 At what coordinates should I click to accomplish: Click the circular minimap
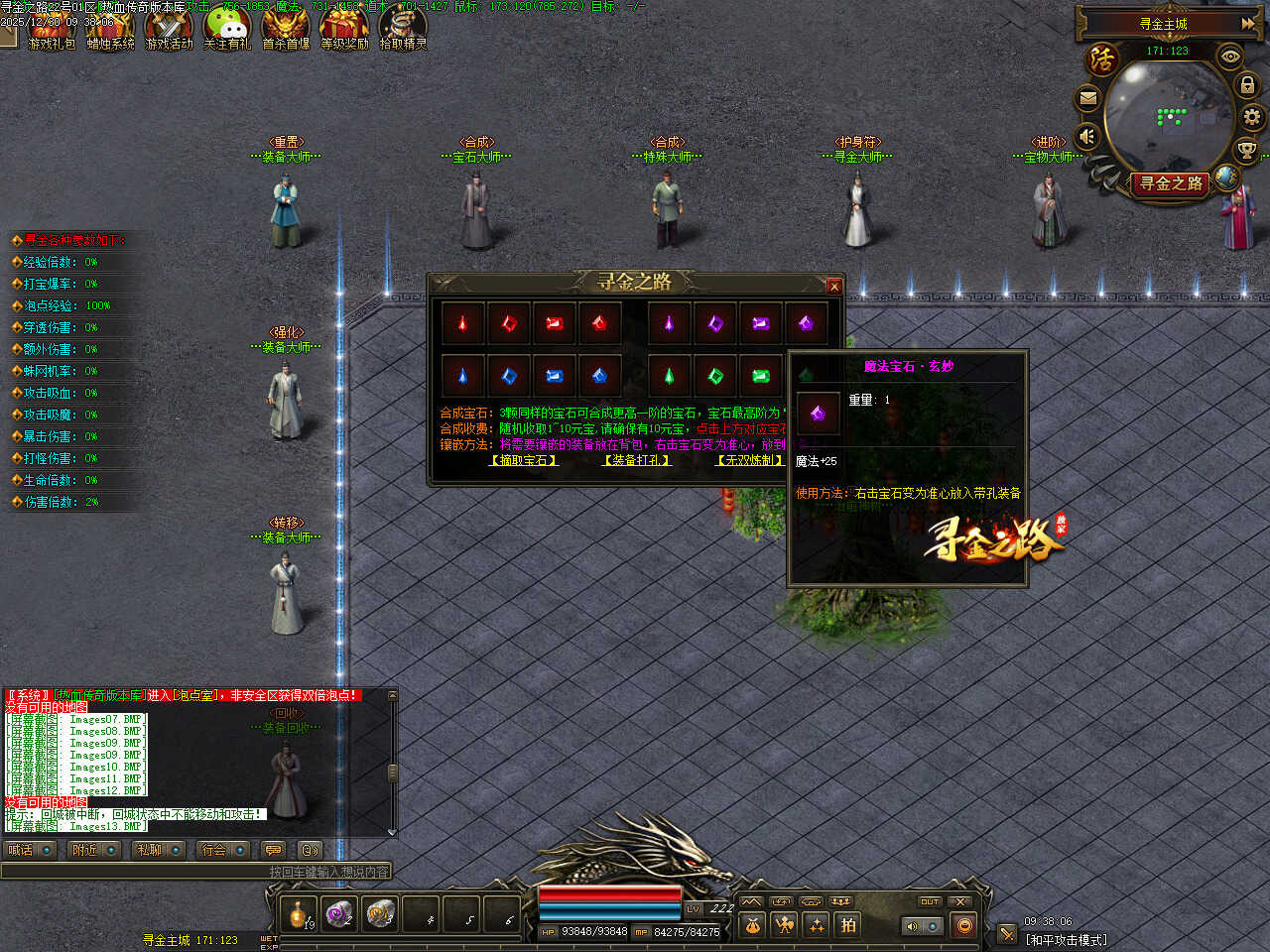(1168, 117)
